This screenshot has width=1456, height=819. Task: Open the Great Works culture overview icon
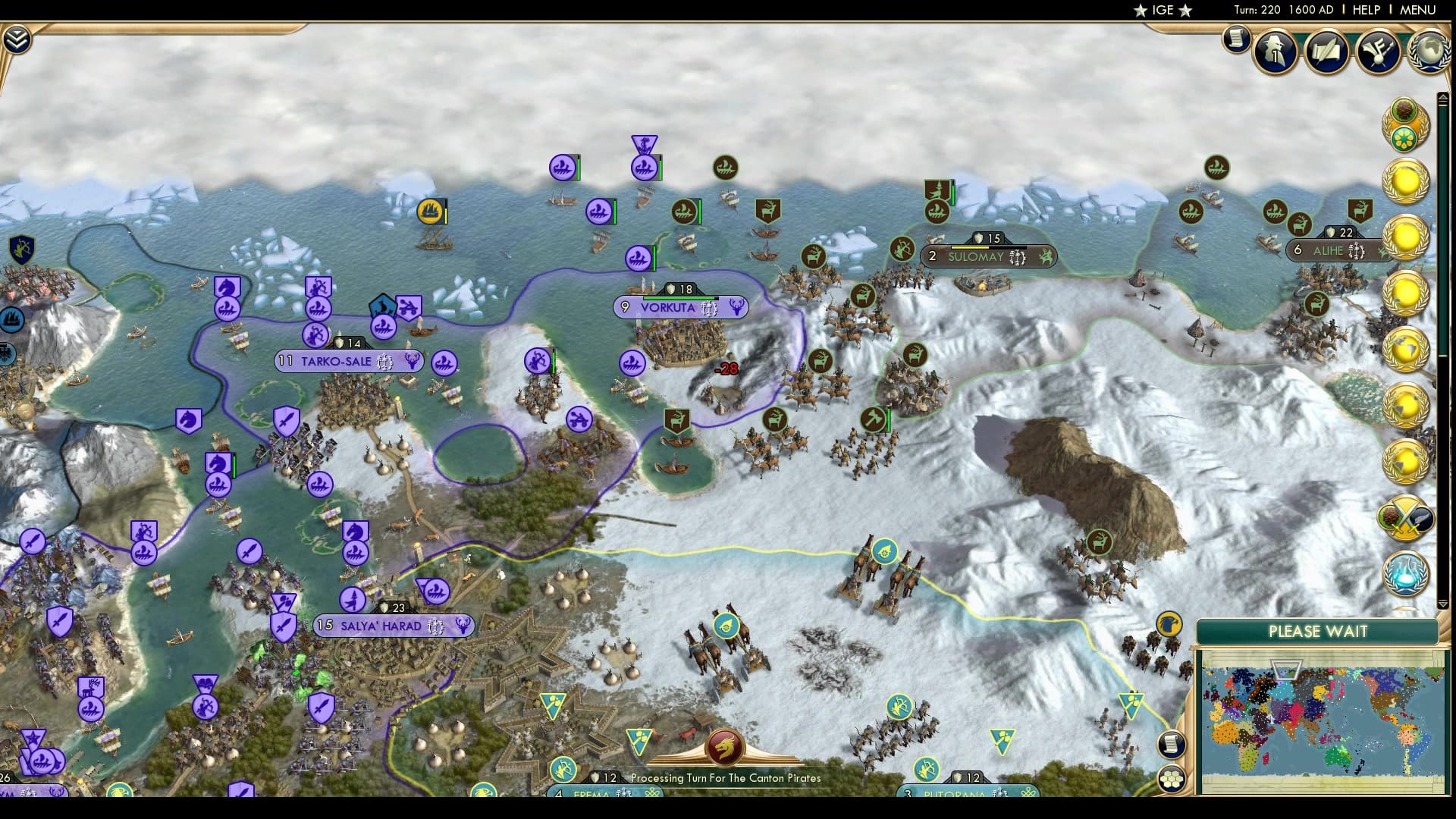click(1377, 49)
